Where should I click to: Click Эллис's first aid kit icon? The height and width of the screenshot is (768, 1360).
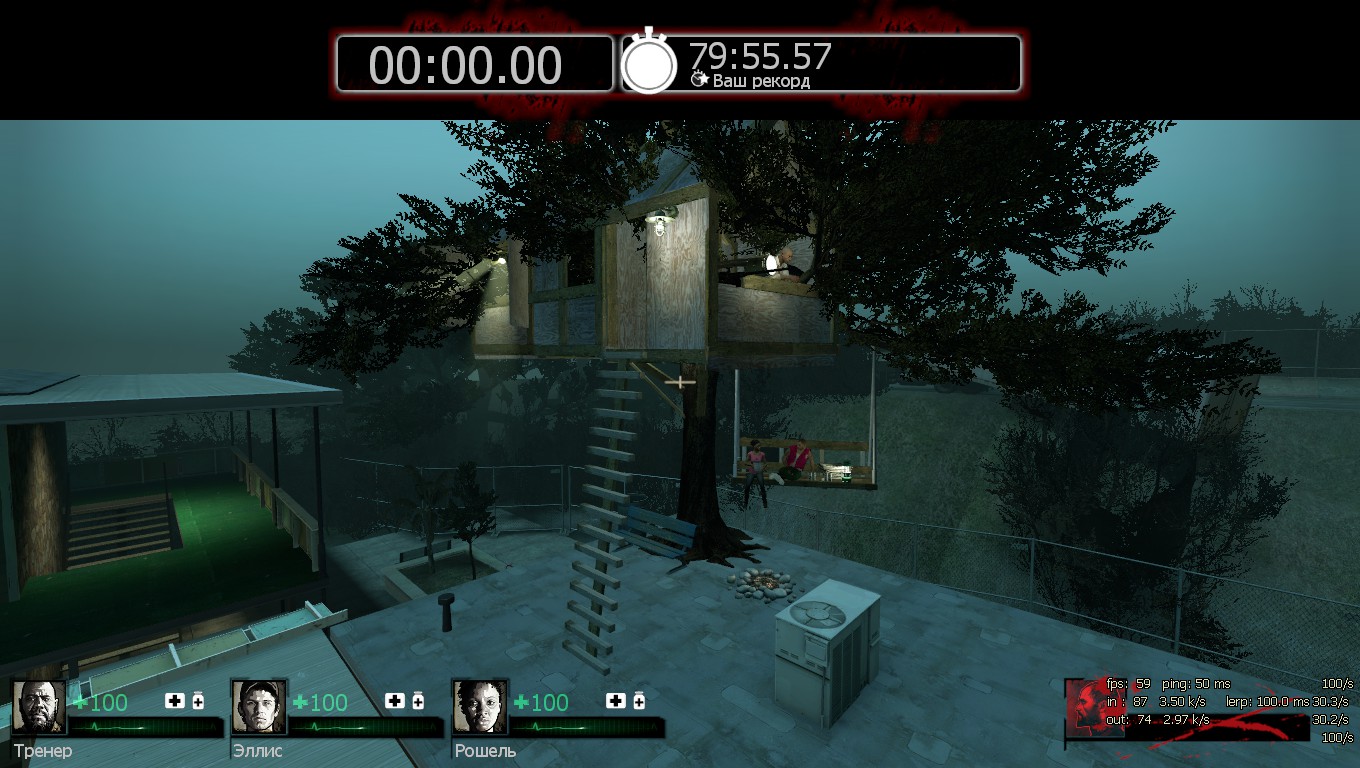pyautogui.click(x=395, y=701)
